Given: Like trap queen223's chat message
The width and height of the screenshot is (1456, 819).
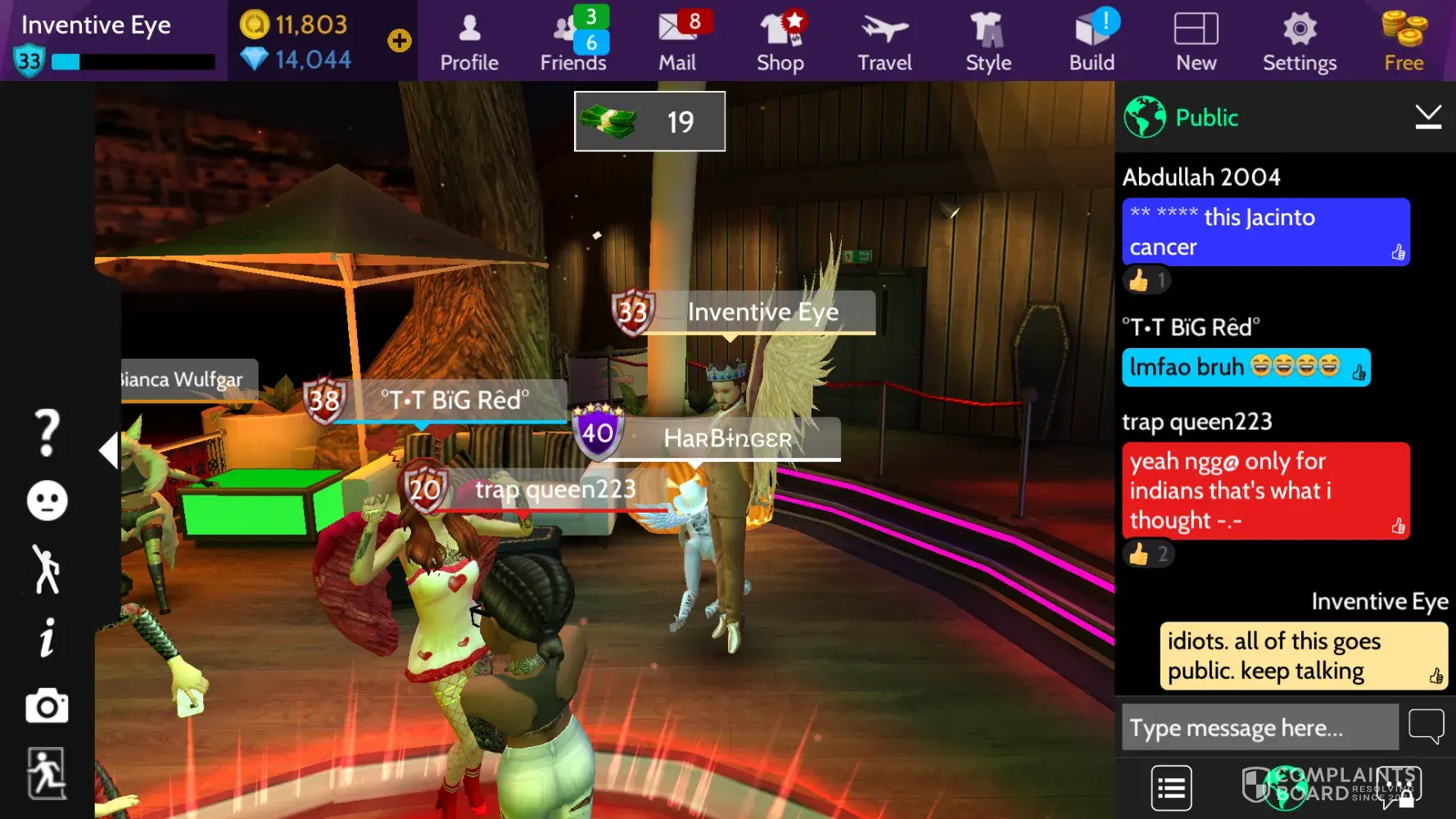Looking at the screenshot, I should 1398,526.
